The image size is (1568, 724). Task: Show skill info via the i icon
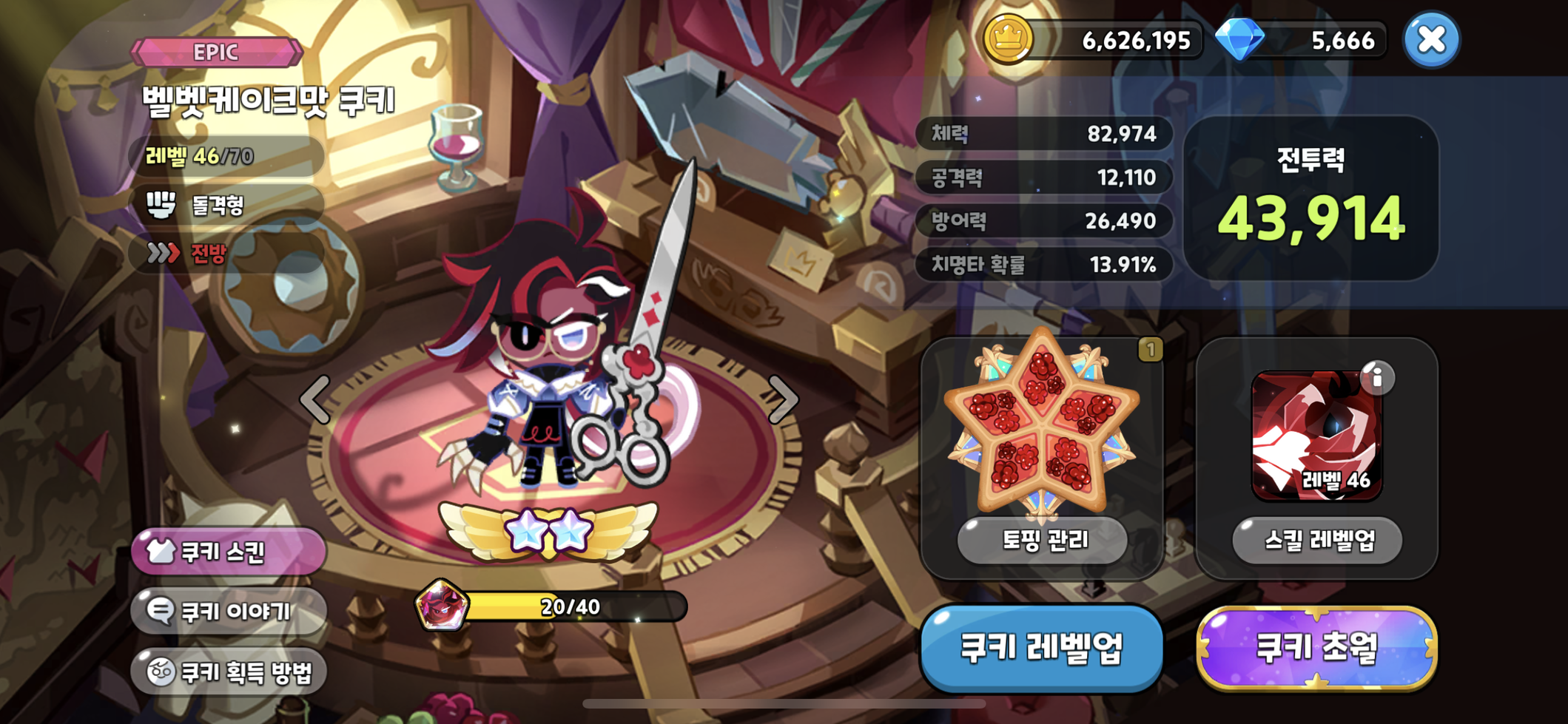point(1376,378)
